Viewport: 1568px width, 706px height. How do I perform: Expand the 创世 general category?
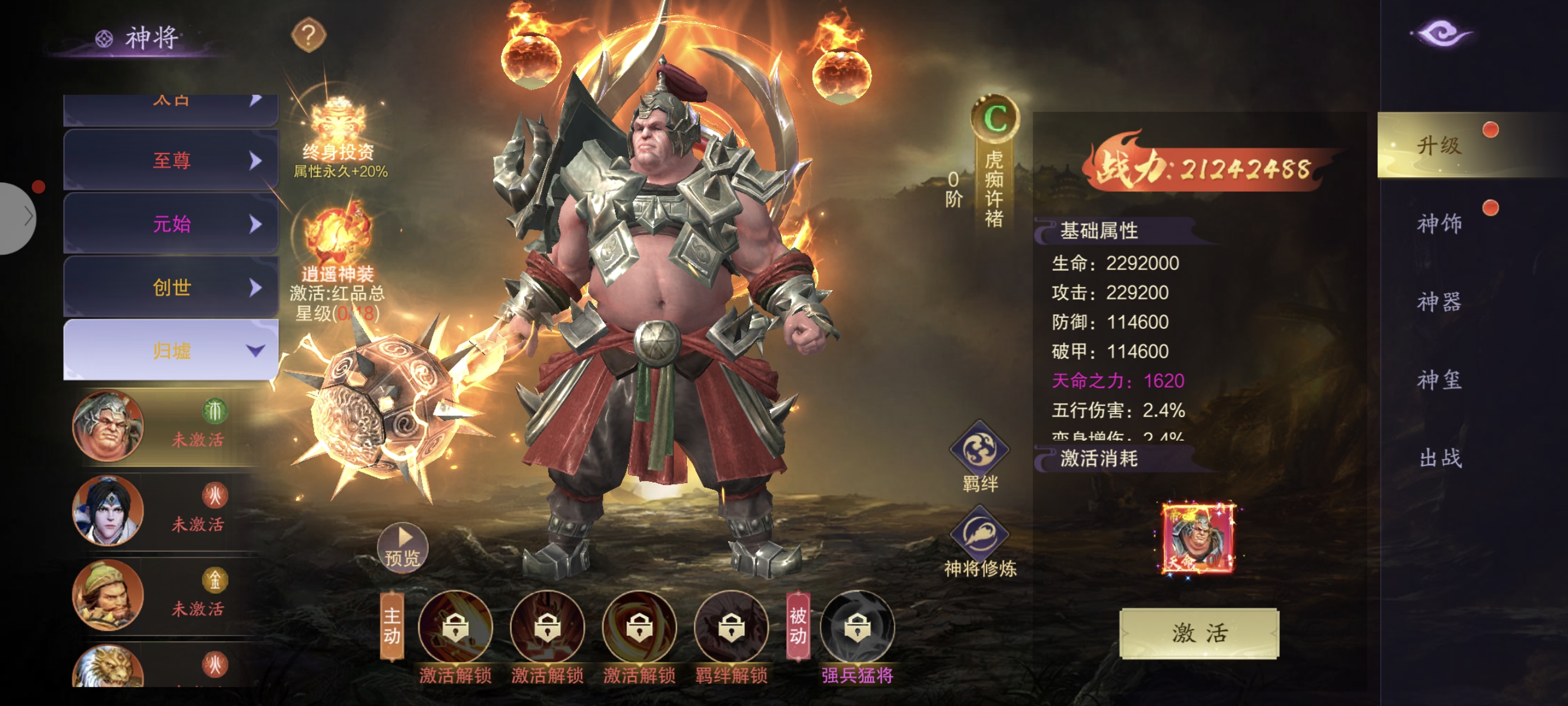click(x=171, y=287)
